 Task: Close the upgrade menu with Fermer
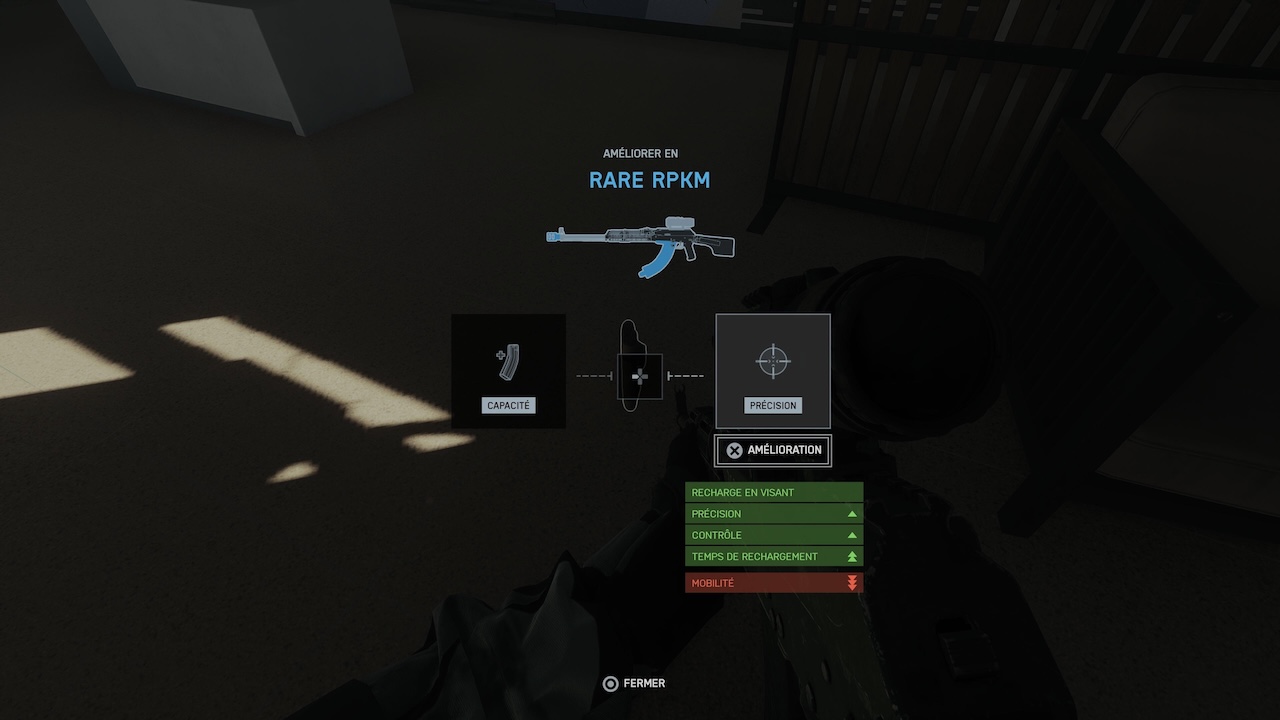click(634, 684)
